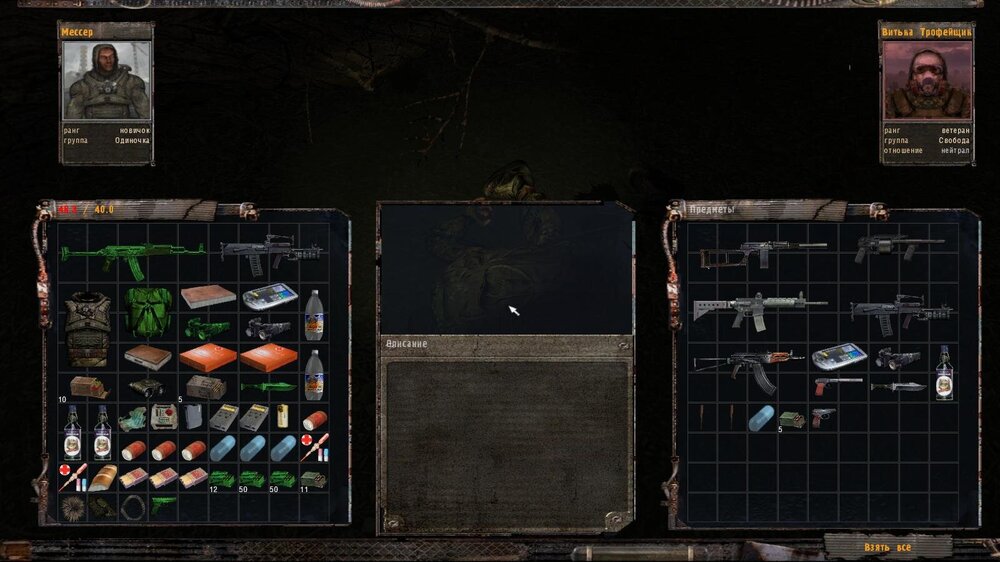This screenshot has height=562, width=1000.
Task: Pick the ammo box with count 11
Action: 313,478
